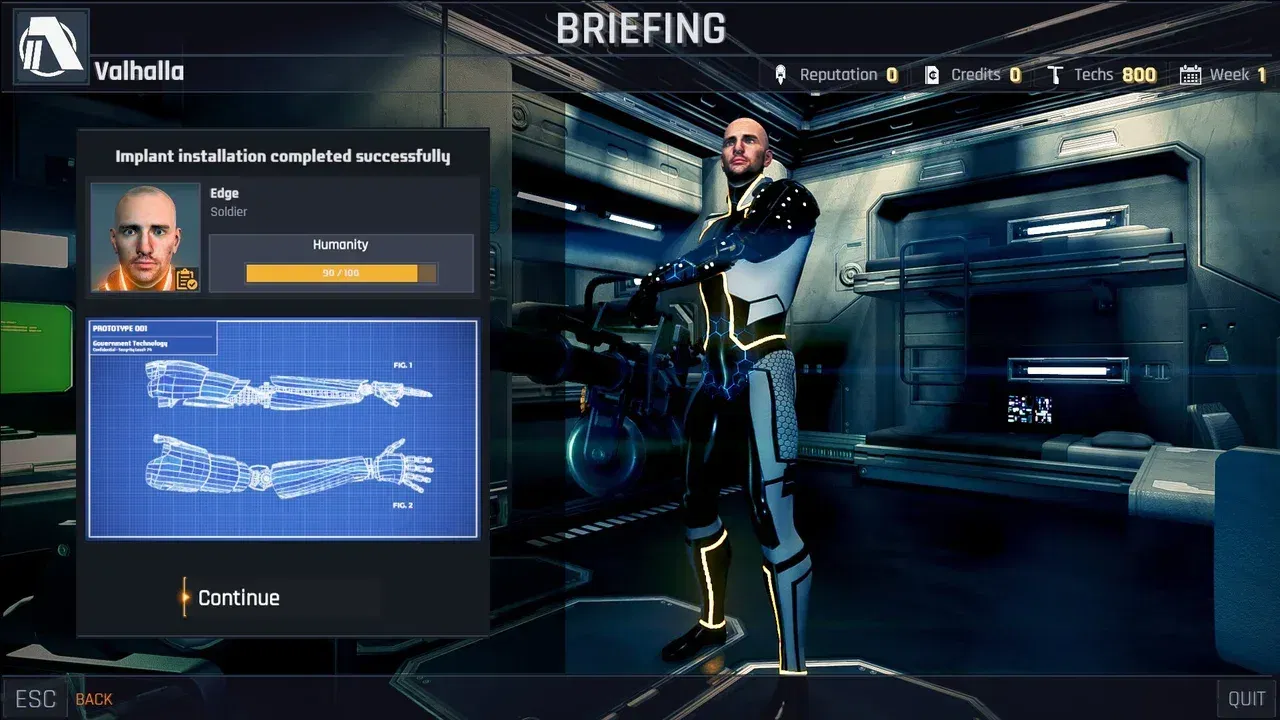
Task: Click the Week 1 indicator
Action: [1236, 73]
